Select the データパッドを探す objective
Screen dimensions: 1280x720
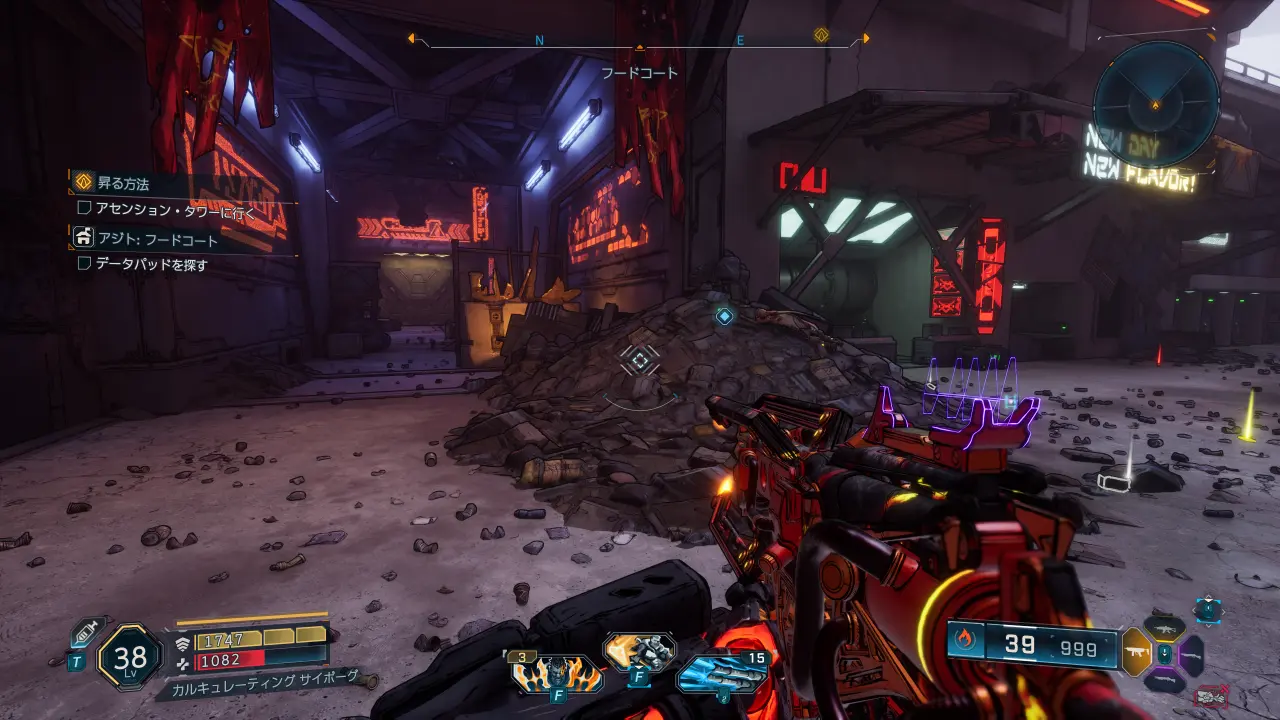pyautogui.click(x=151, y=264)
